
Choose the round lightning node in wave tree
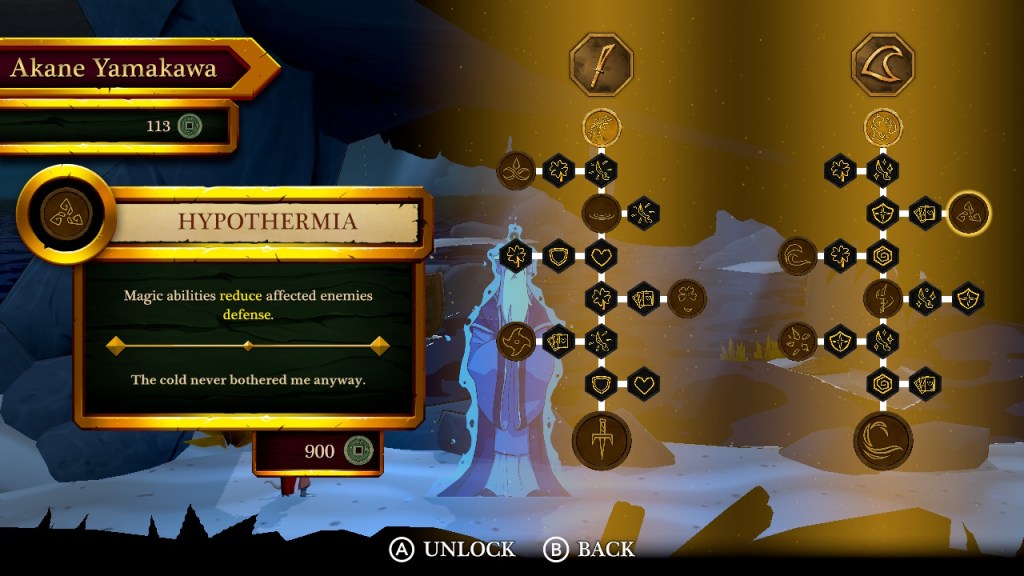883,297
